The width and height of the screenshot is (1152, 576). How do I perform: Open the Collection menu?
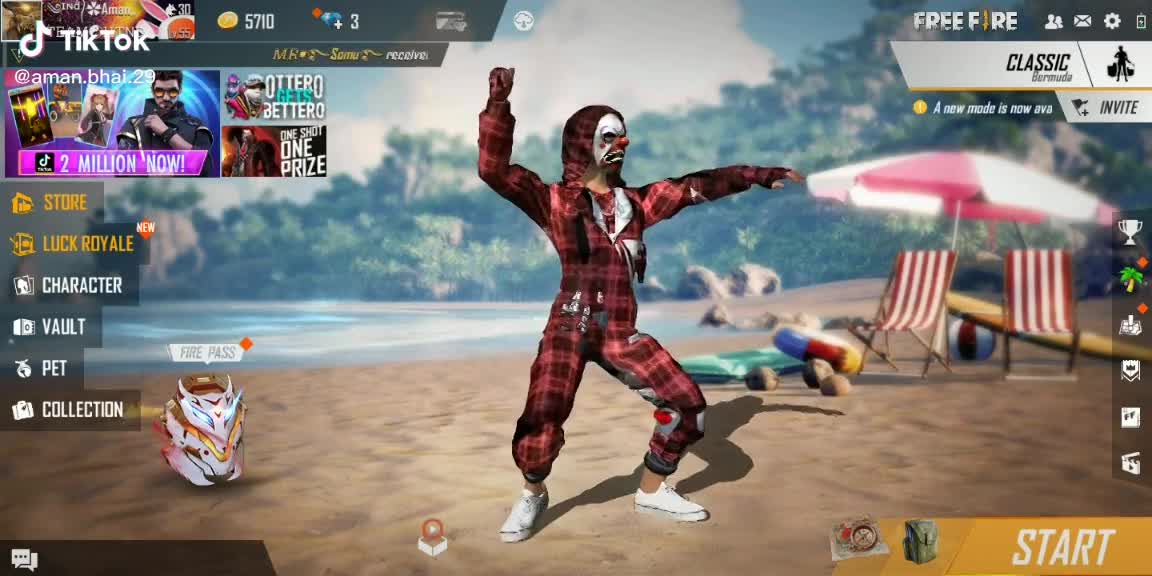click(69, 410)
